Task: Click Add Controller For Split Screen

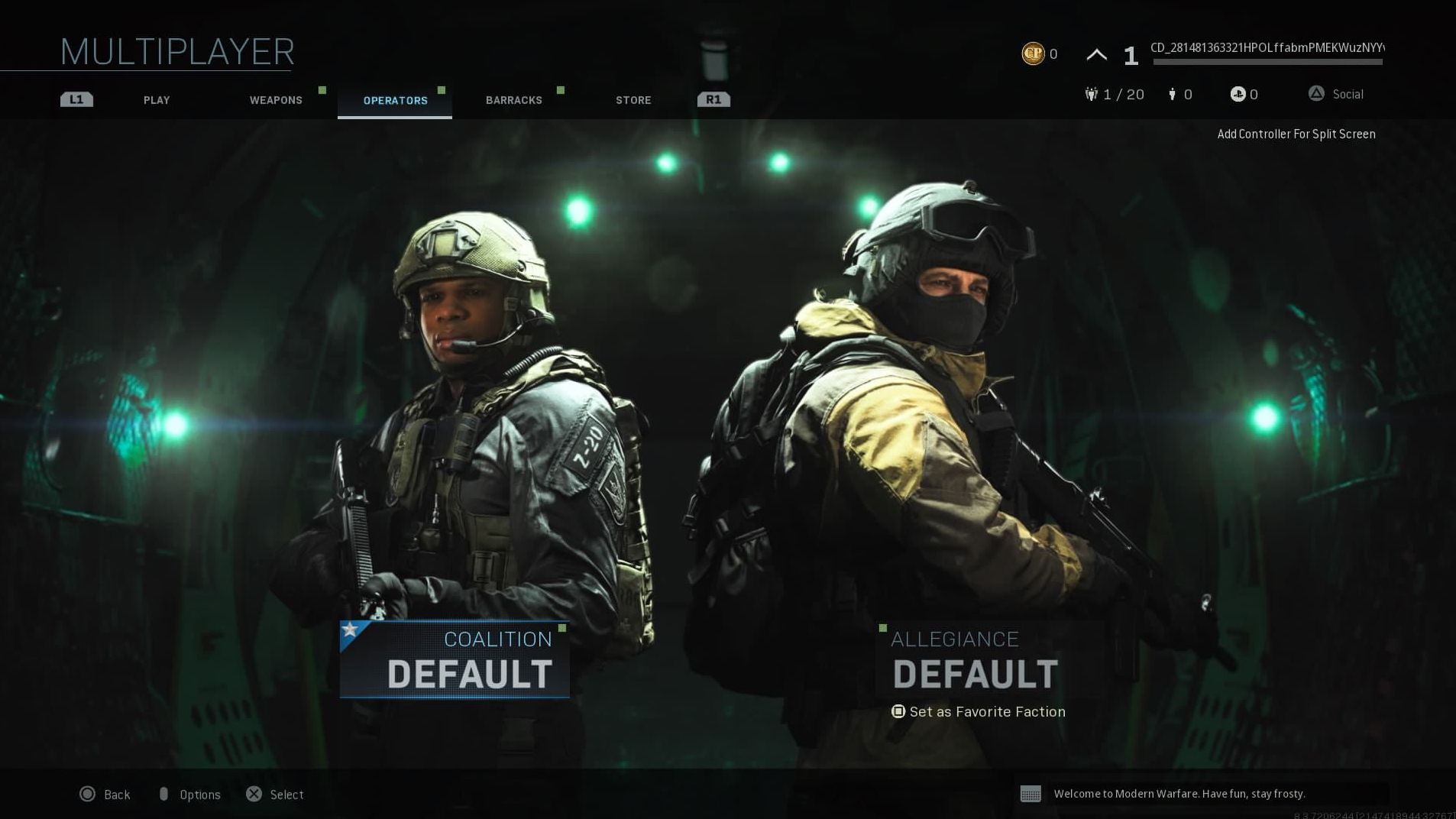Action: click(x=1296, y=134)
